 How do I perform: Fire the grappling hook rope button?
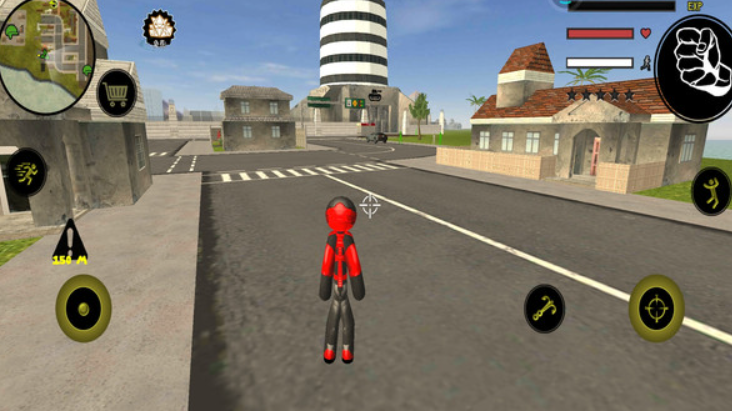(x=545, y=308)
